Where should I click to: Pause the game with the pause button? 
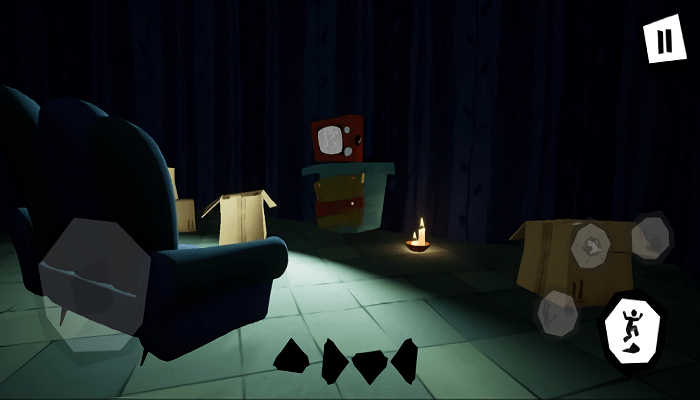tap(664, 40)
